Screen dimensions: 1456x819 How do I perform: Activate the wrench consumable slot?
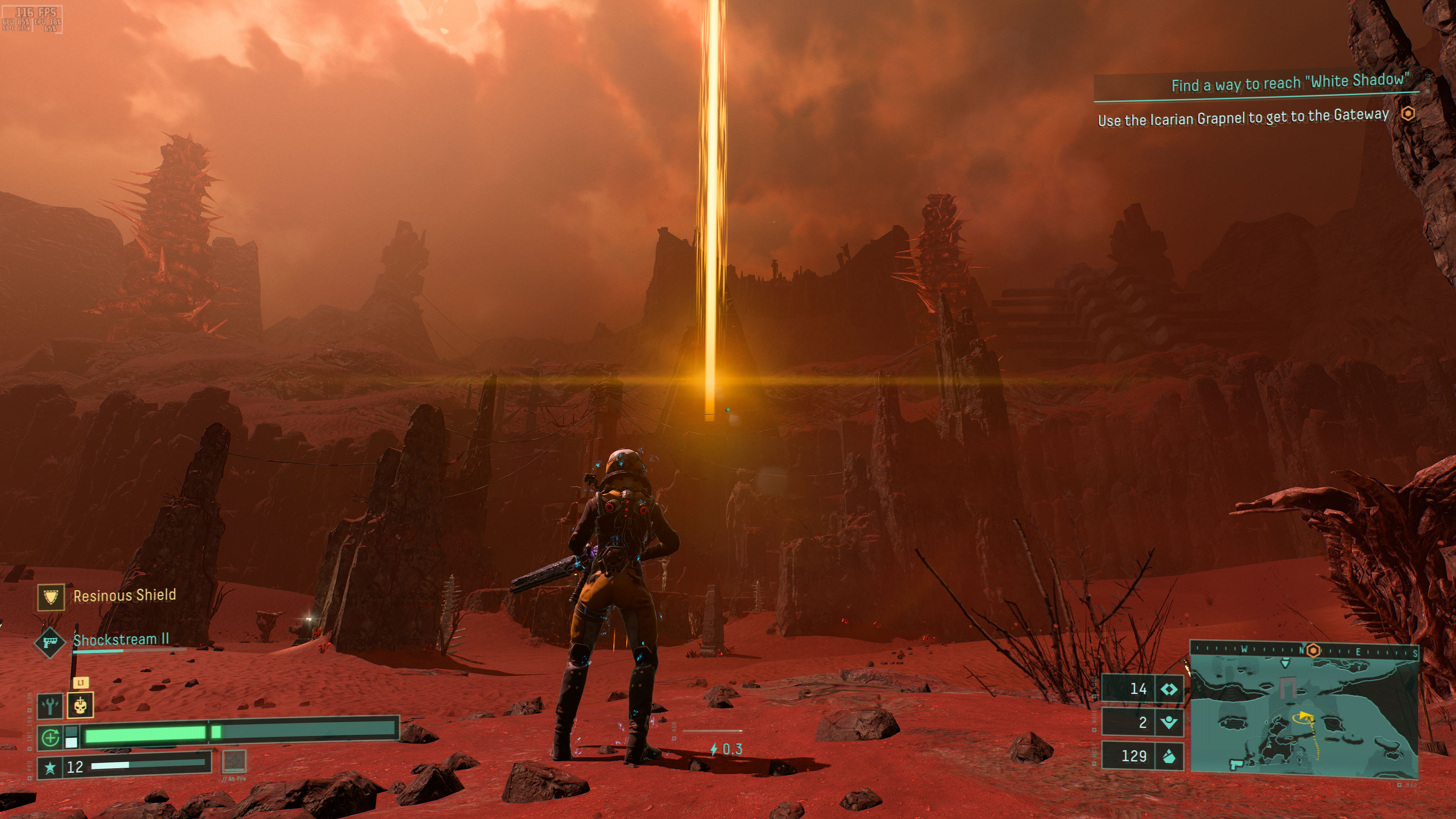coord(50,705)
